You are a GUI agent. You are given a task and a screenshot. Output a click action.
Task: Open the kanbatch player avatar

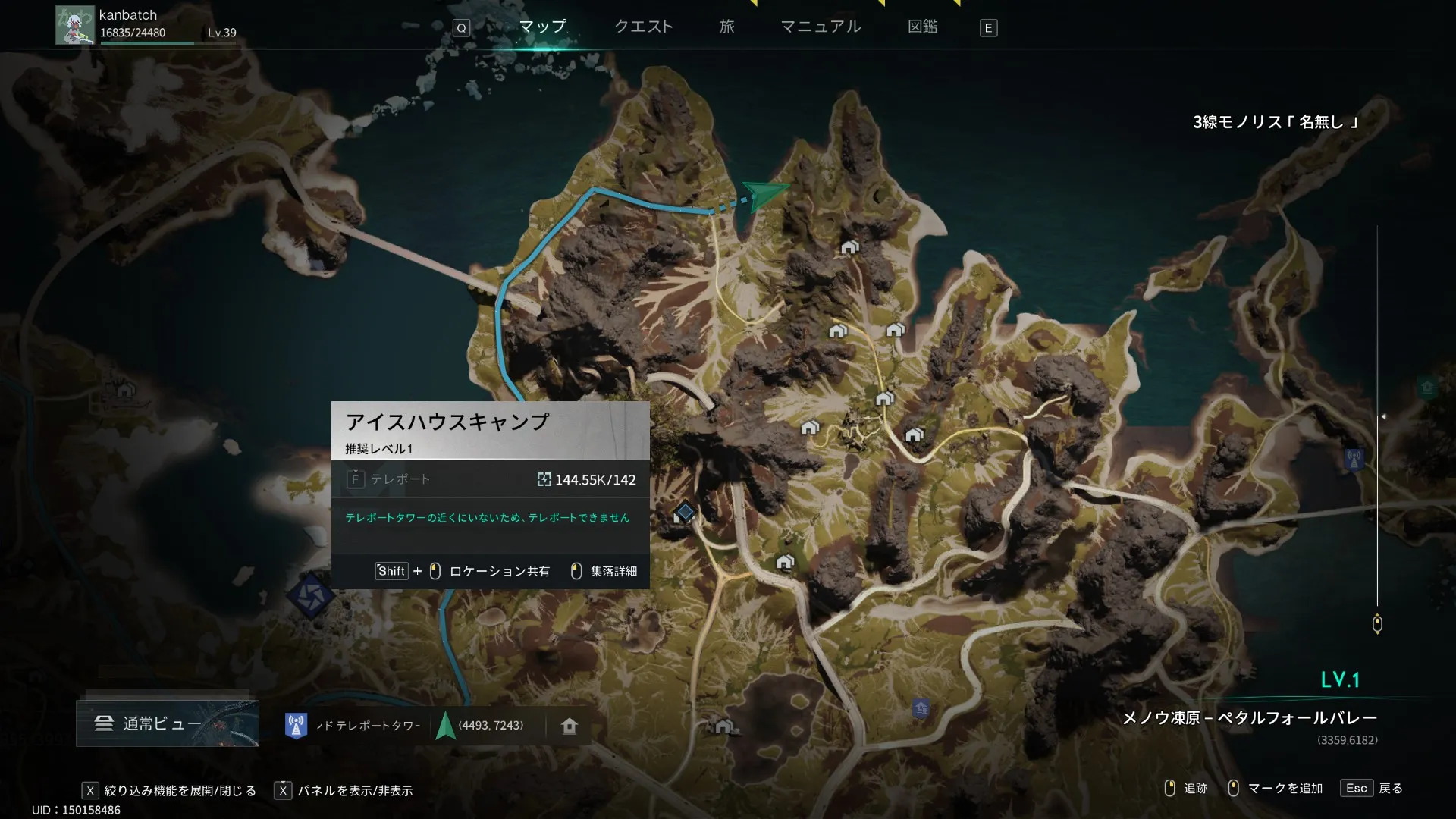[x=74, y=25]
